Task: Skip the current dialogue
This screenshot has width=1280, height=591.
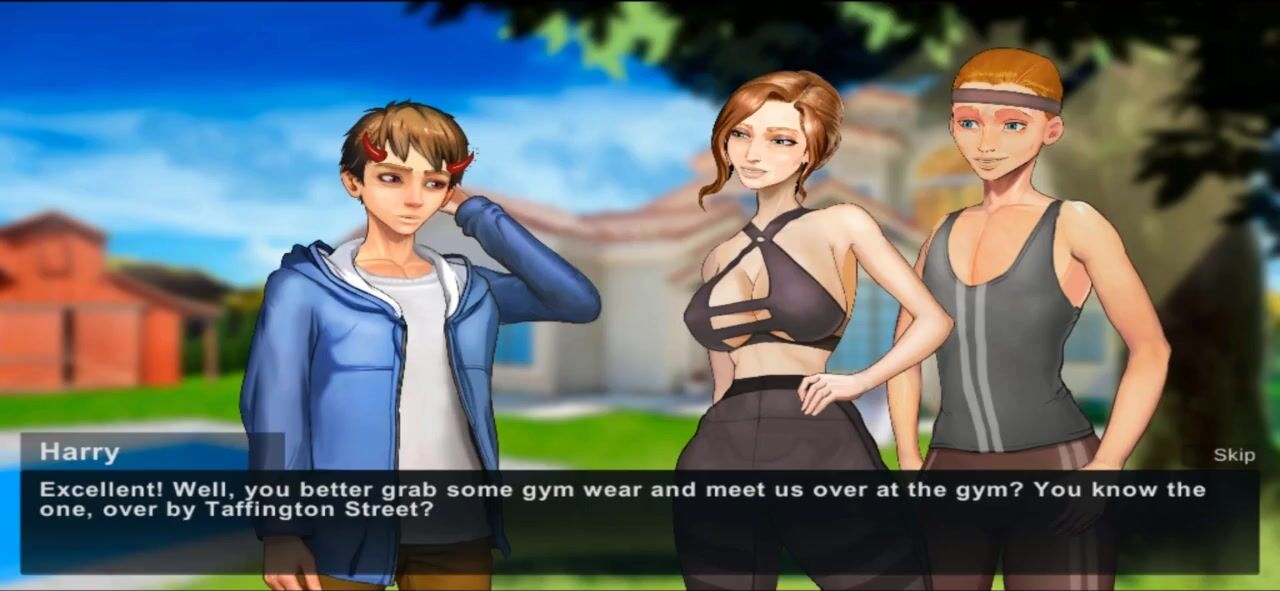Action: (x=1233, y=455)
